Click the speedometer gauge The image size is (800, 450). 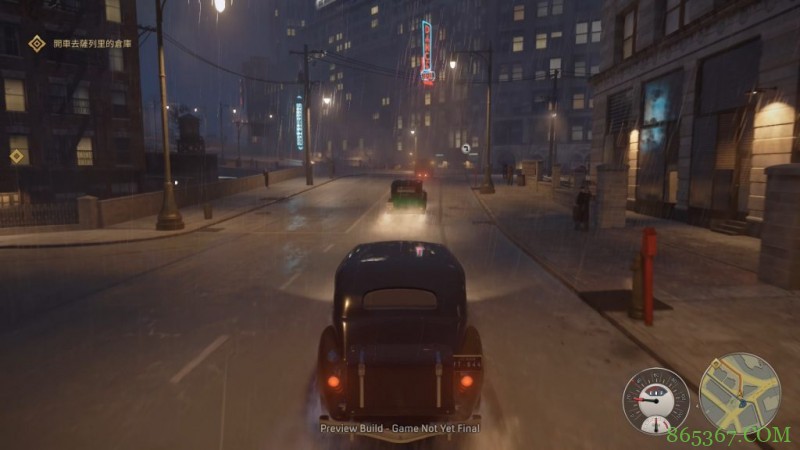pyautogui.click(x=656, y=401)
